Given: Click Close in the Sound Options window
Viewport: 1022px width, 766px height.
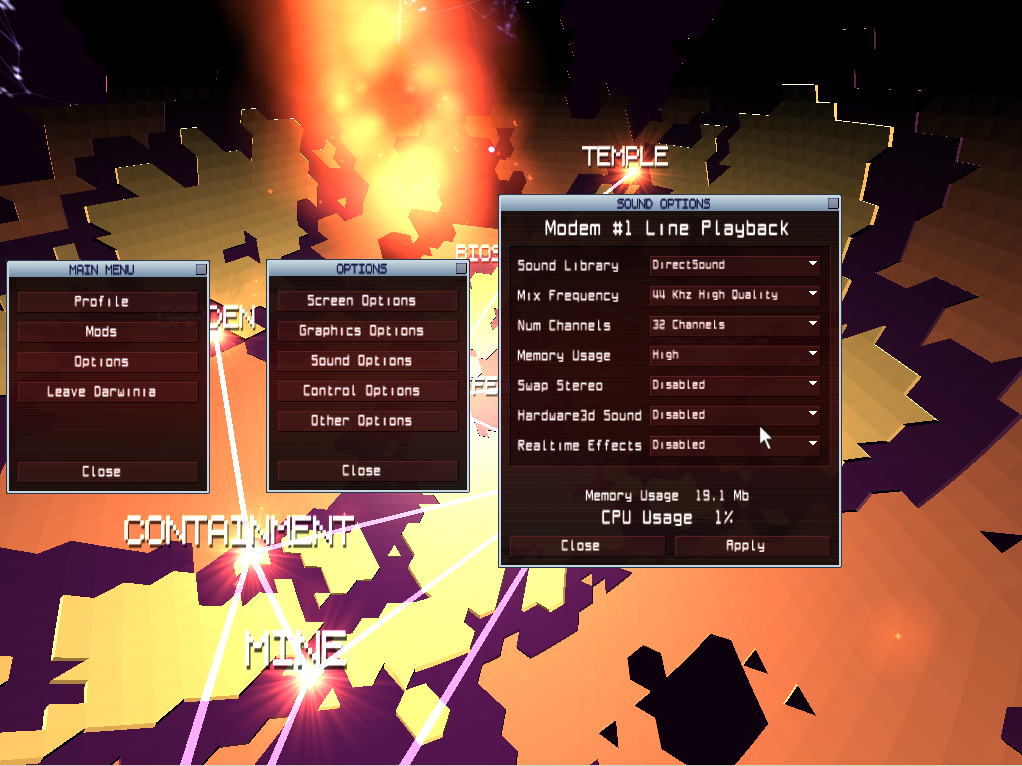Looking at the screenshot, I should pos(587,545).
